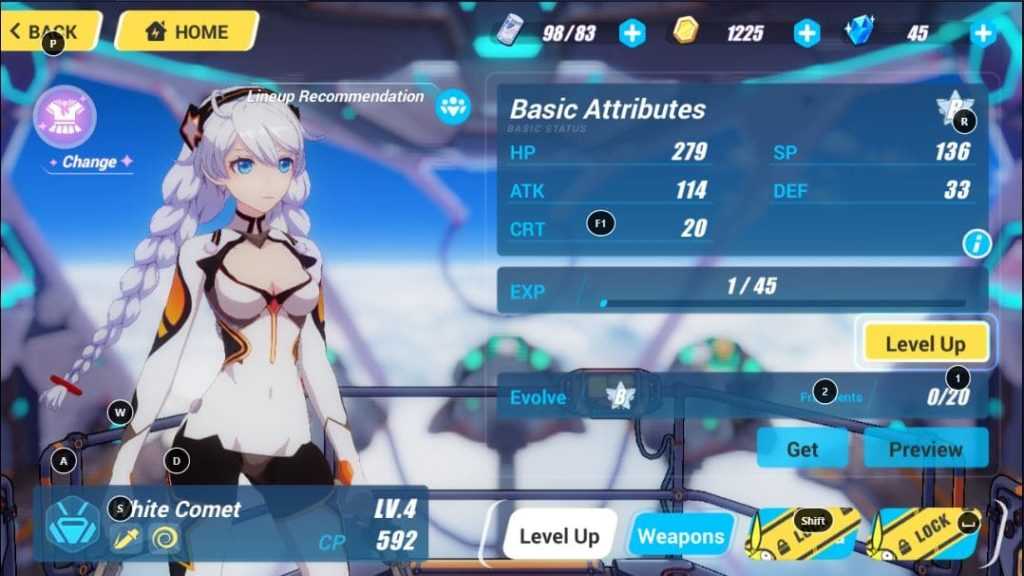1024x576 pixels.
Task: Add more stamina with the plus button
Action: coord(632,33)
